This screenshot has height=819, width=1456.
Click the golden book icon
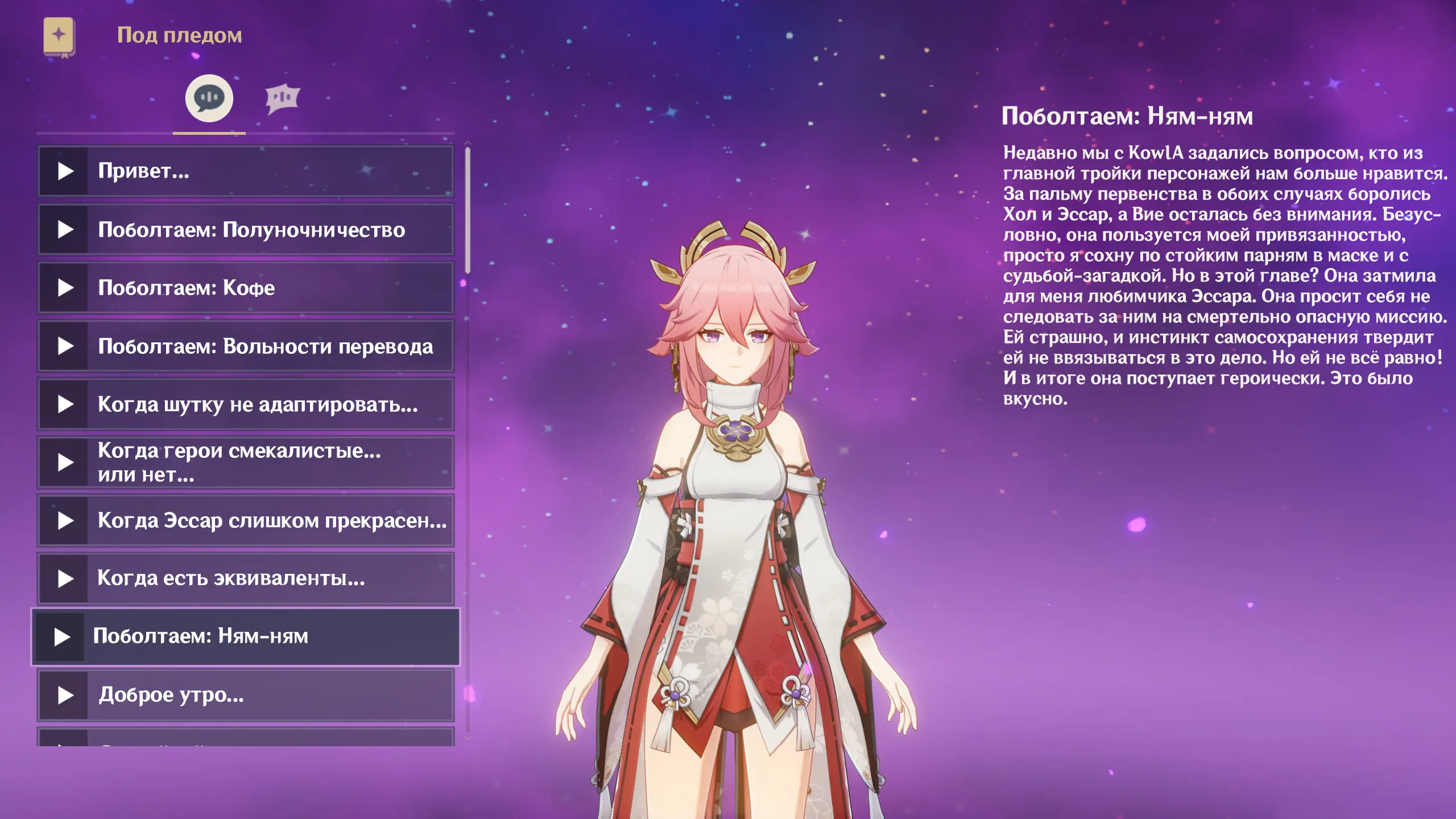(59, 36)
